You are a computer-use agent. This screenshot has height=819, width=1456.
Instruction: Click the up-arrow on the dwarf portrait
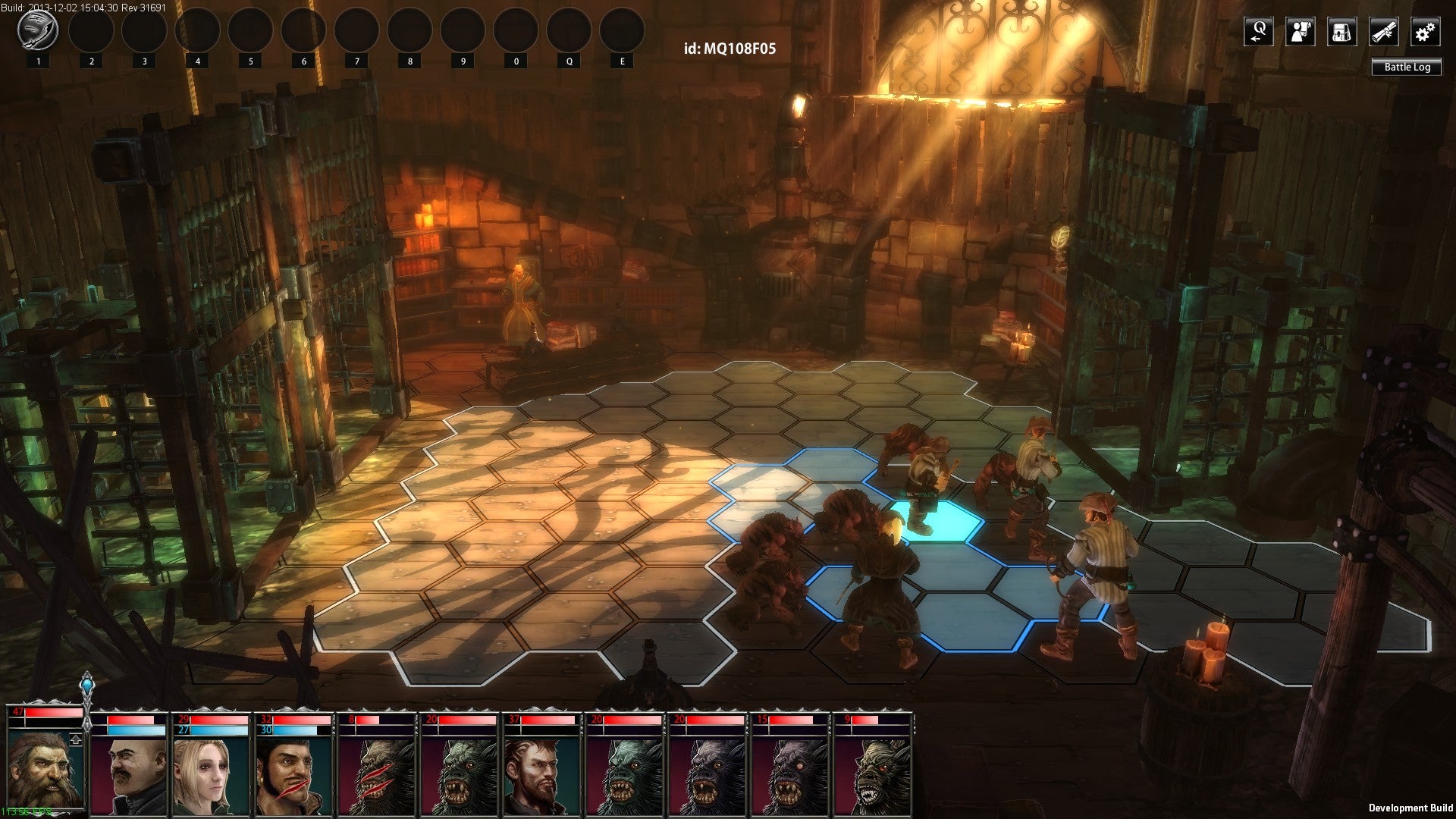click(76, 739)
